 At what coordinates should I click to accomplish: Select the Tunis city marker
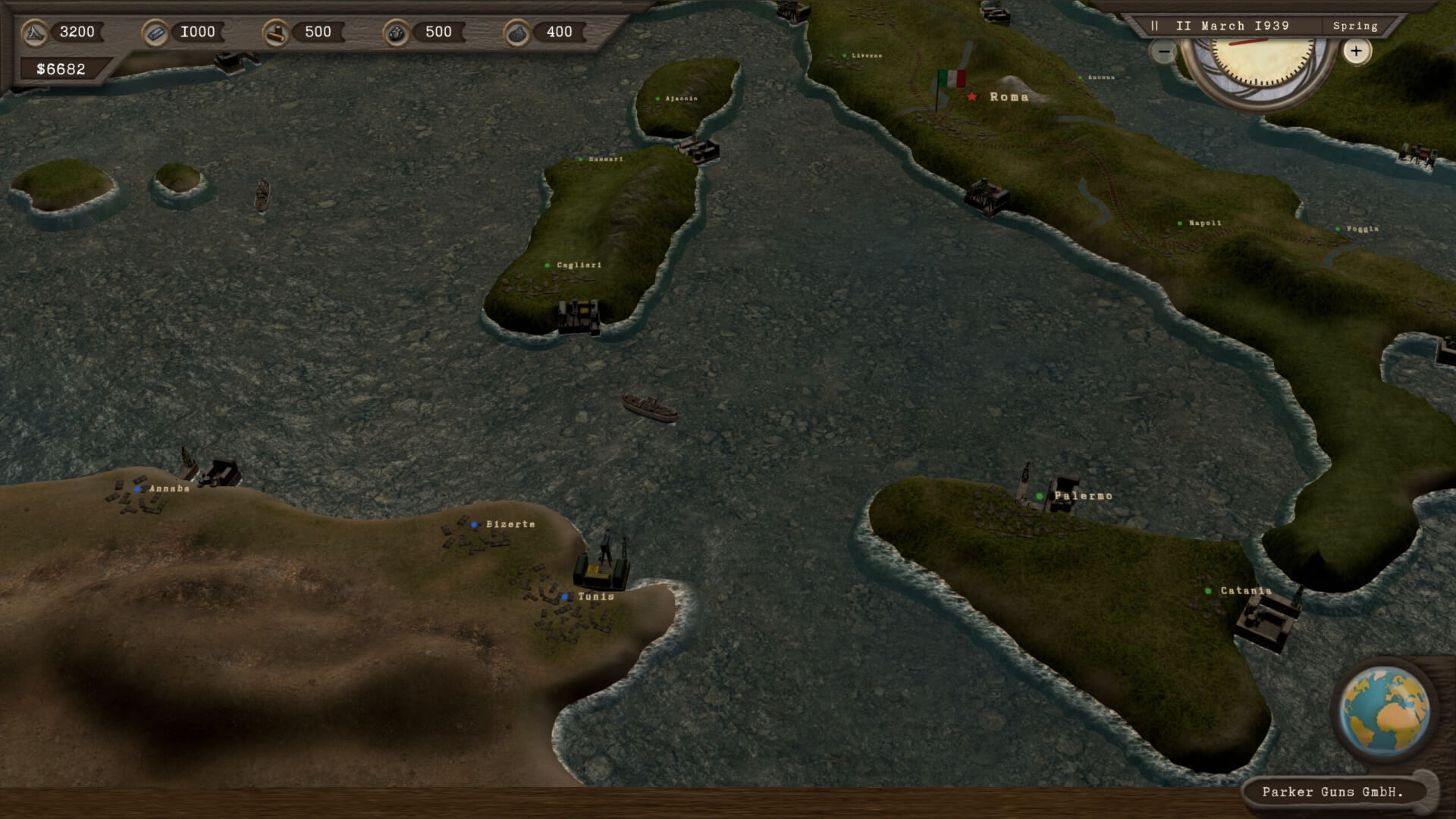coord(565,597)
